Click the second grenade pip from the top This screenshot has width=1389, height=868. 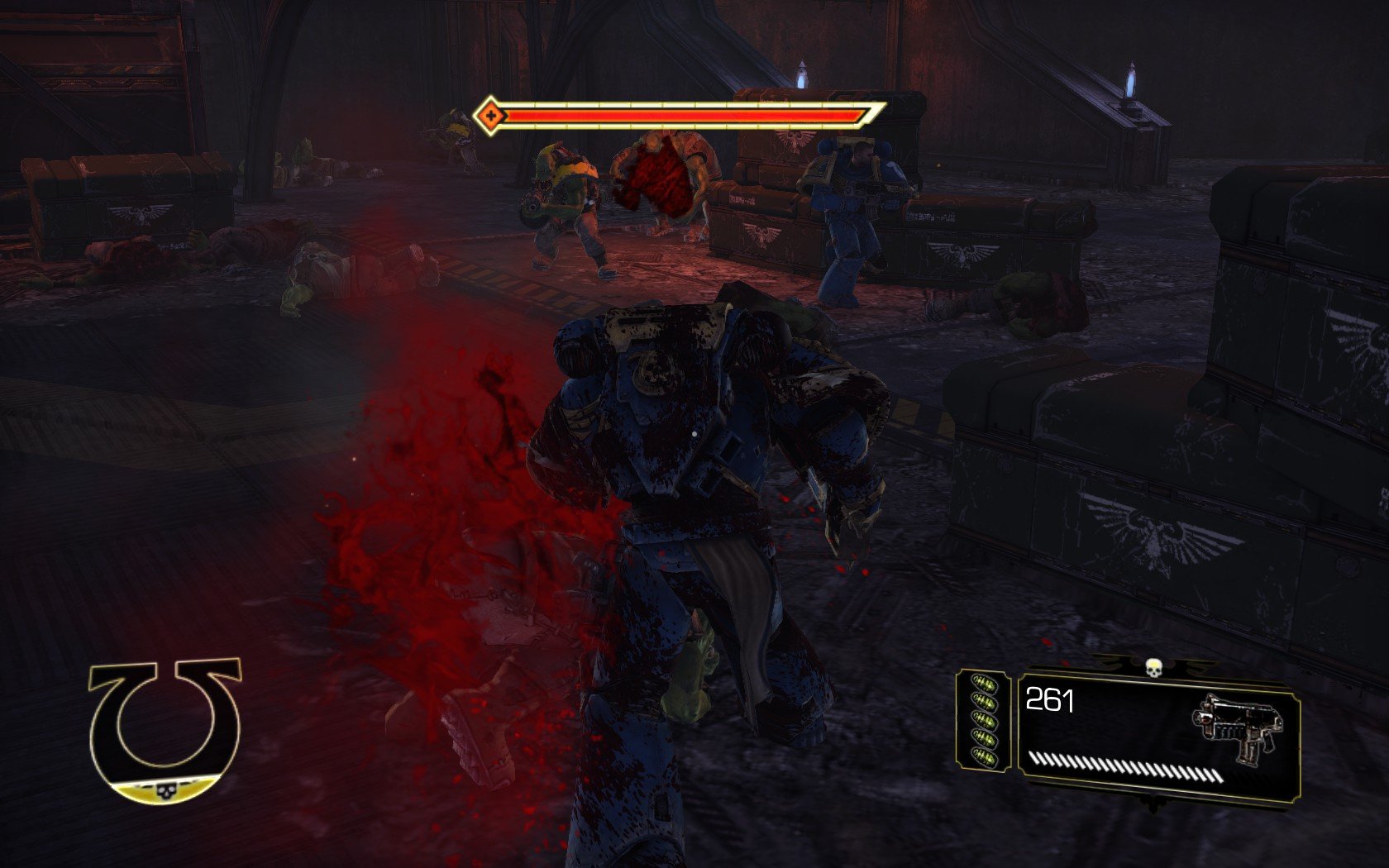[x=984, y=703]
